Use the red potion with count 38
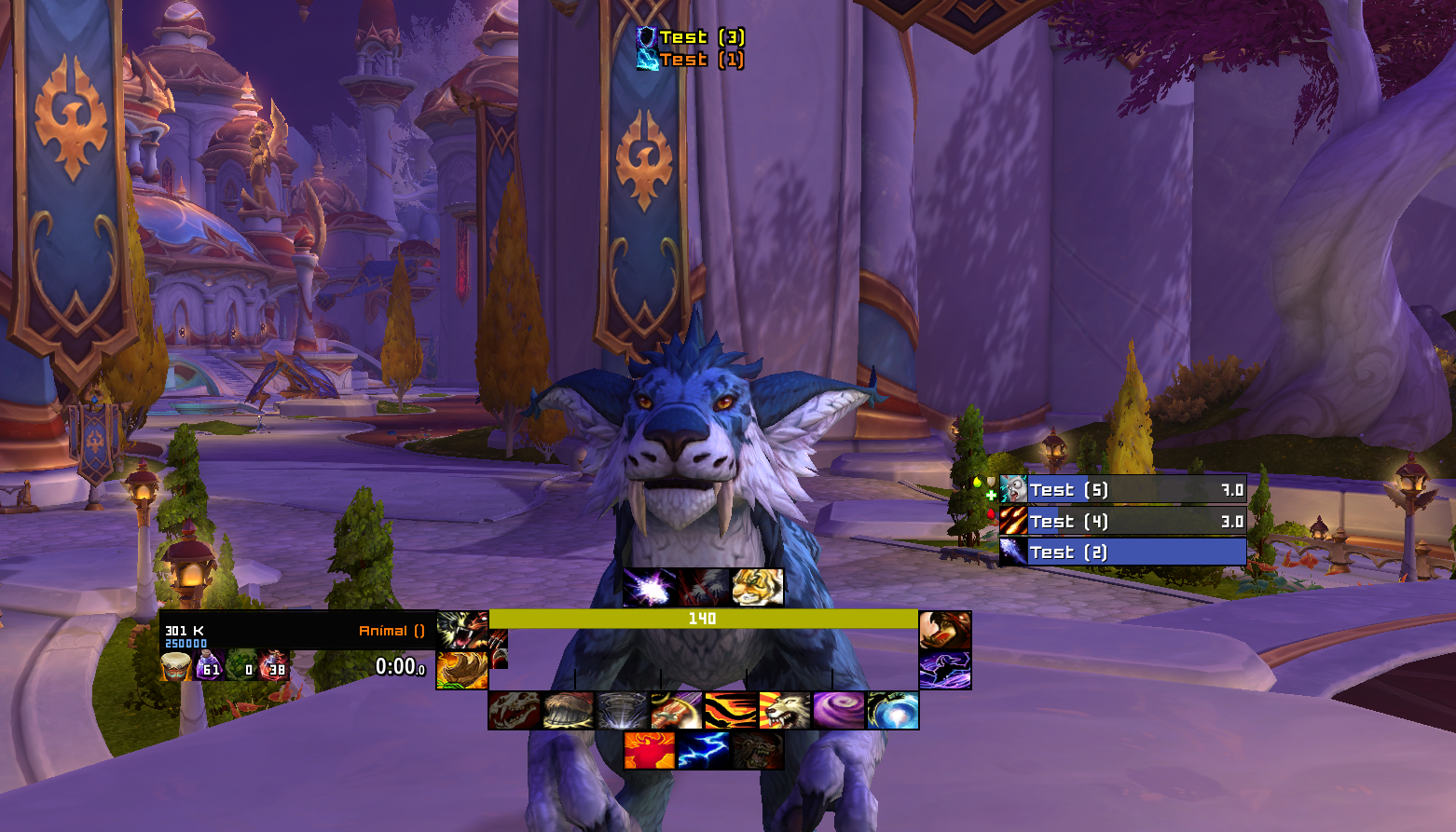The image size is (1456, 832). tap(274, 666)
